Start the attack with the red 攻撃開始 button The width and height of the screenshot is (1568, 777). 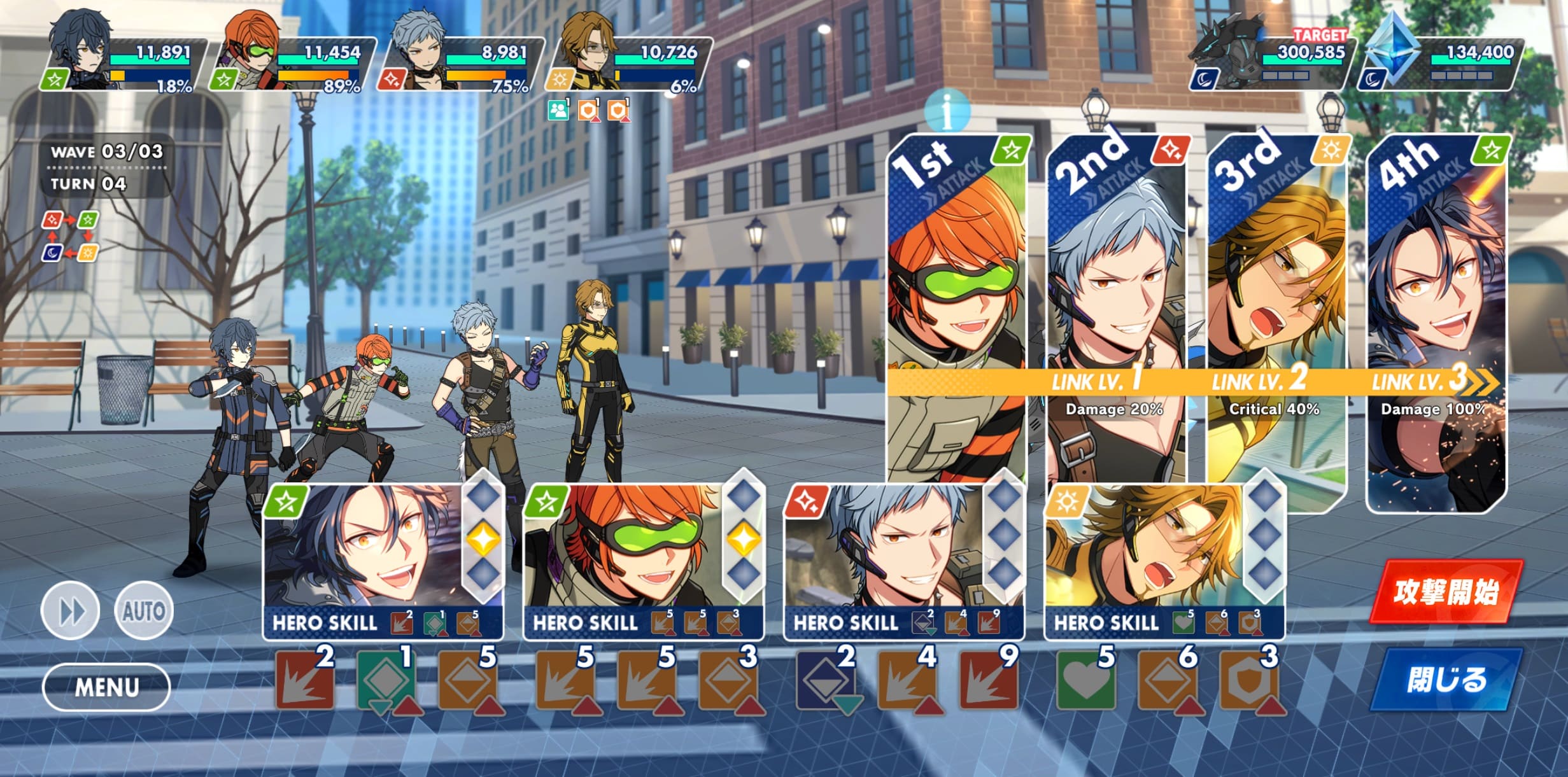[x=1445, y=592]
